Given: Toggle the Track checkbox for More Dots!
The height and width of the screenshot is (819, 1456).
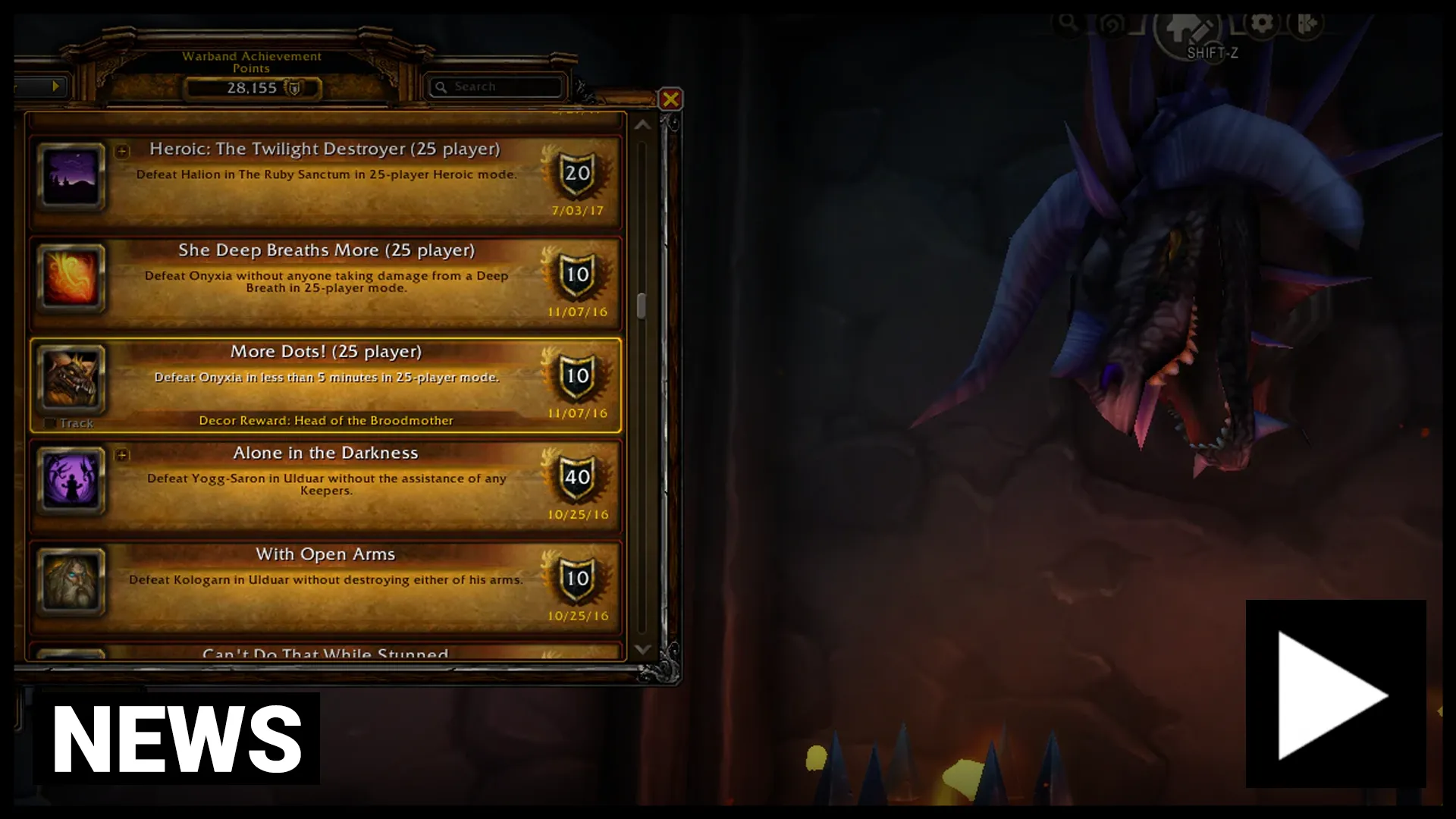Looking at the screenshot, I should [51, 423].
